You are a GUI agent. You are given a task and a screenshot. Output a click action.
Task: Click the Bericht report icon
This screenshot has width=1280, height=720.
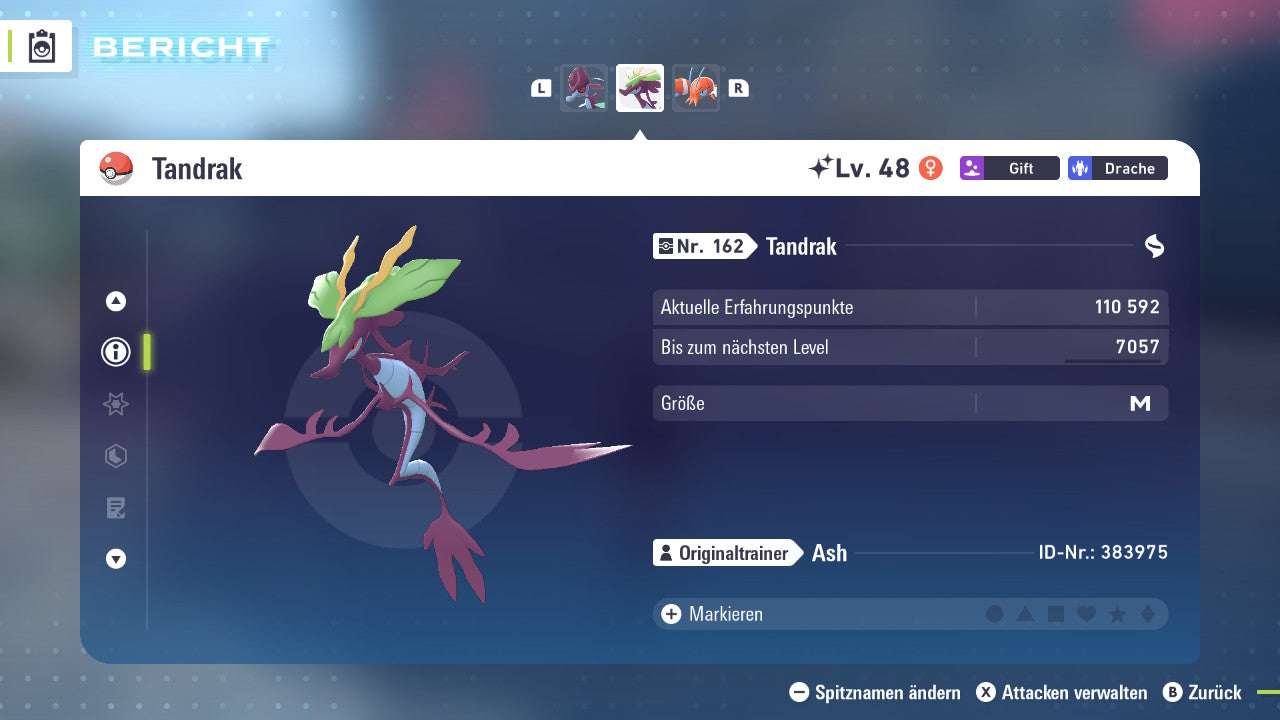pyautogui.click(x=42, y=46)
